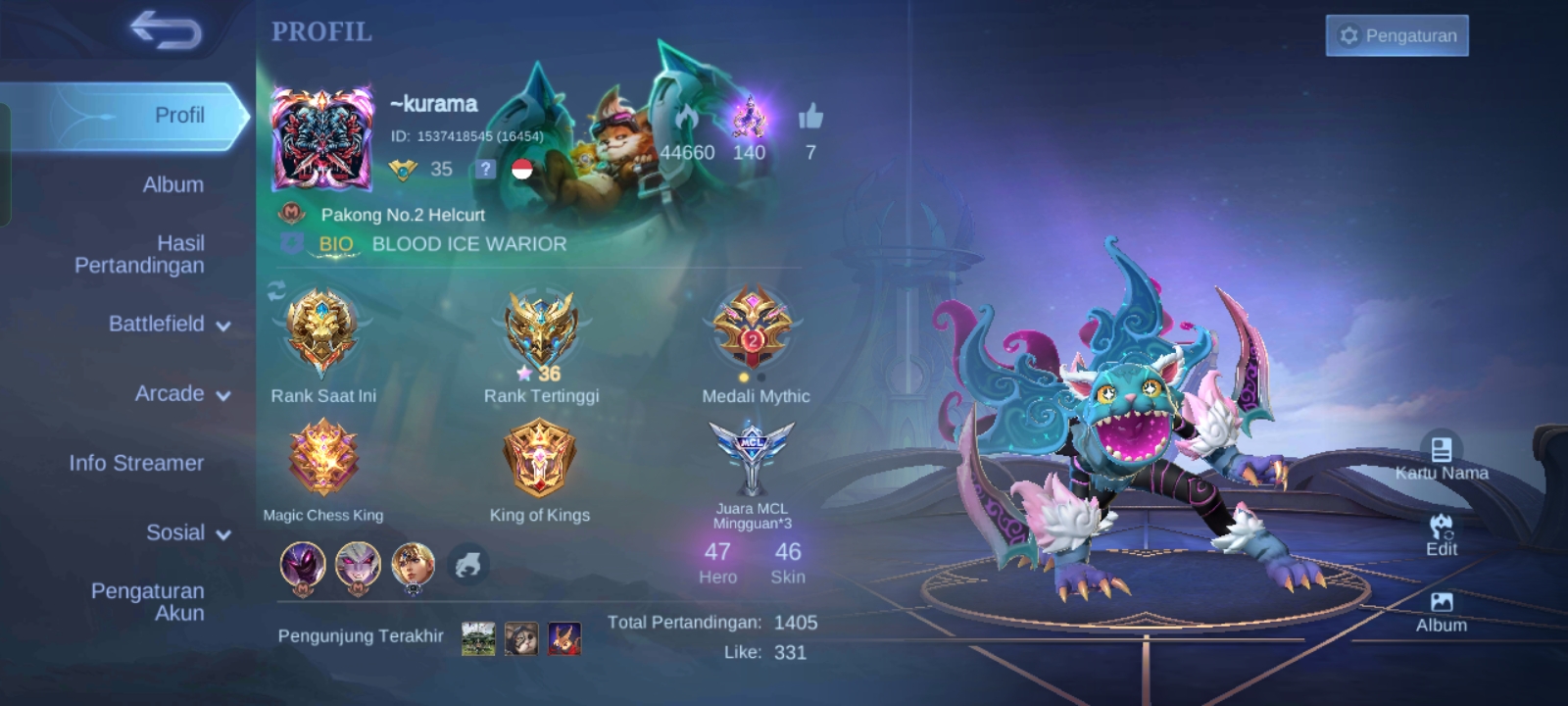Click the back arrow at top left
1568x706 pixels.
tap(167, 31)
